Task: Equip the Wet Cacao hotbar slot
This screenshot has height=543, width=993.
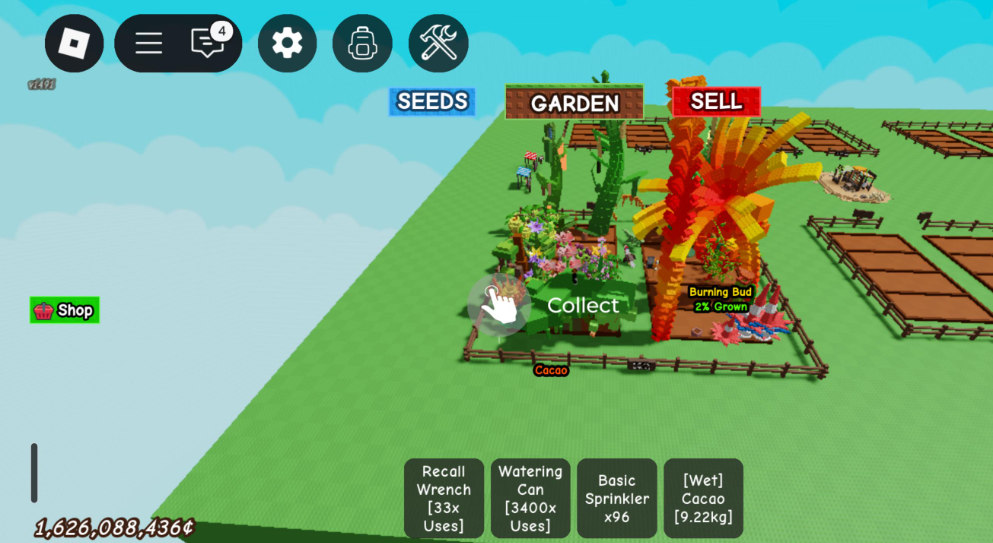Action: coord(703,498)
